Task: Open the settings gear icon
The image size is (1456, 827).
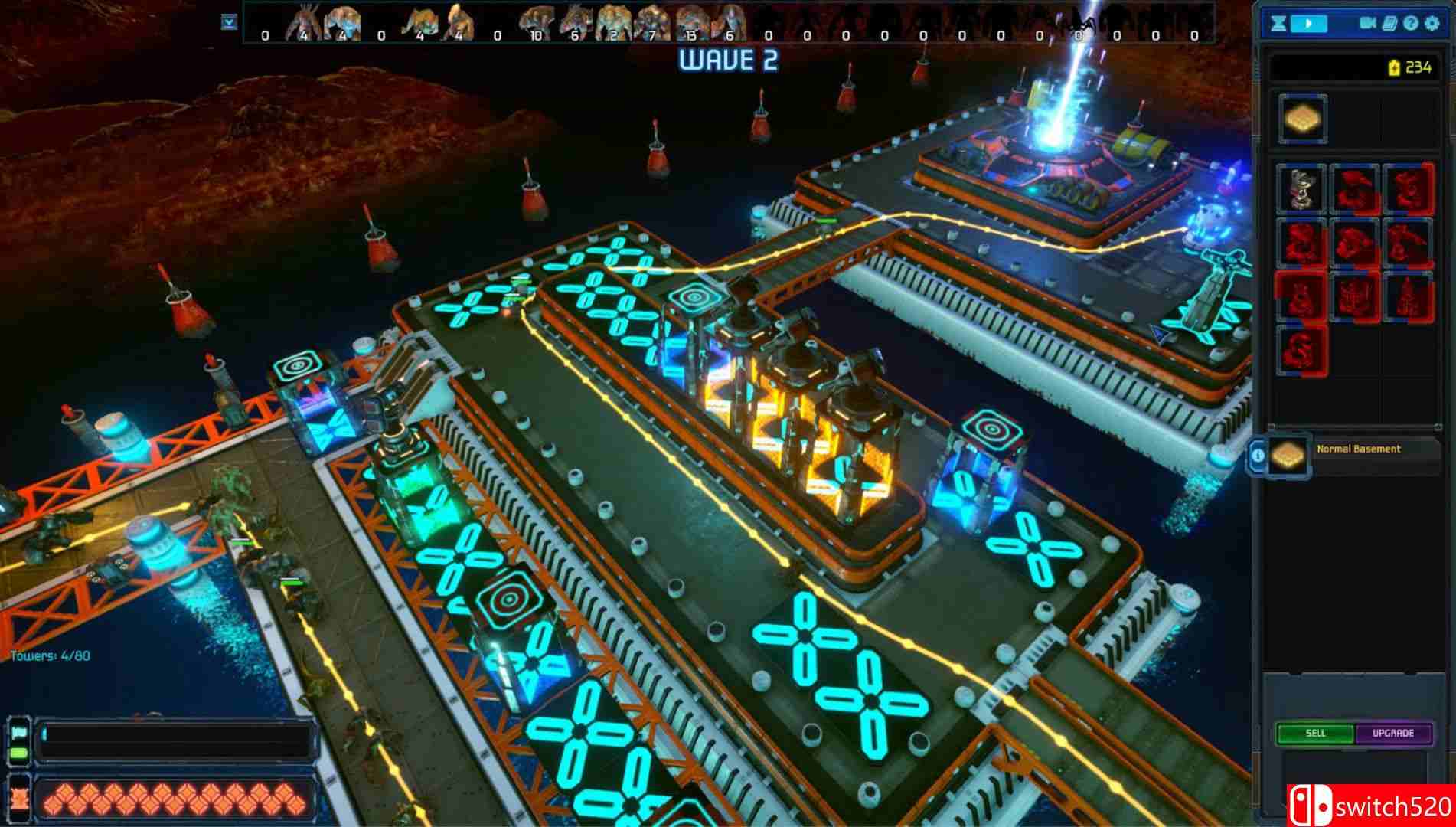Action: [1432, 23]
